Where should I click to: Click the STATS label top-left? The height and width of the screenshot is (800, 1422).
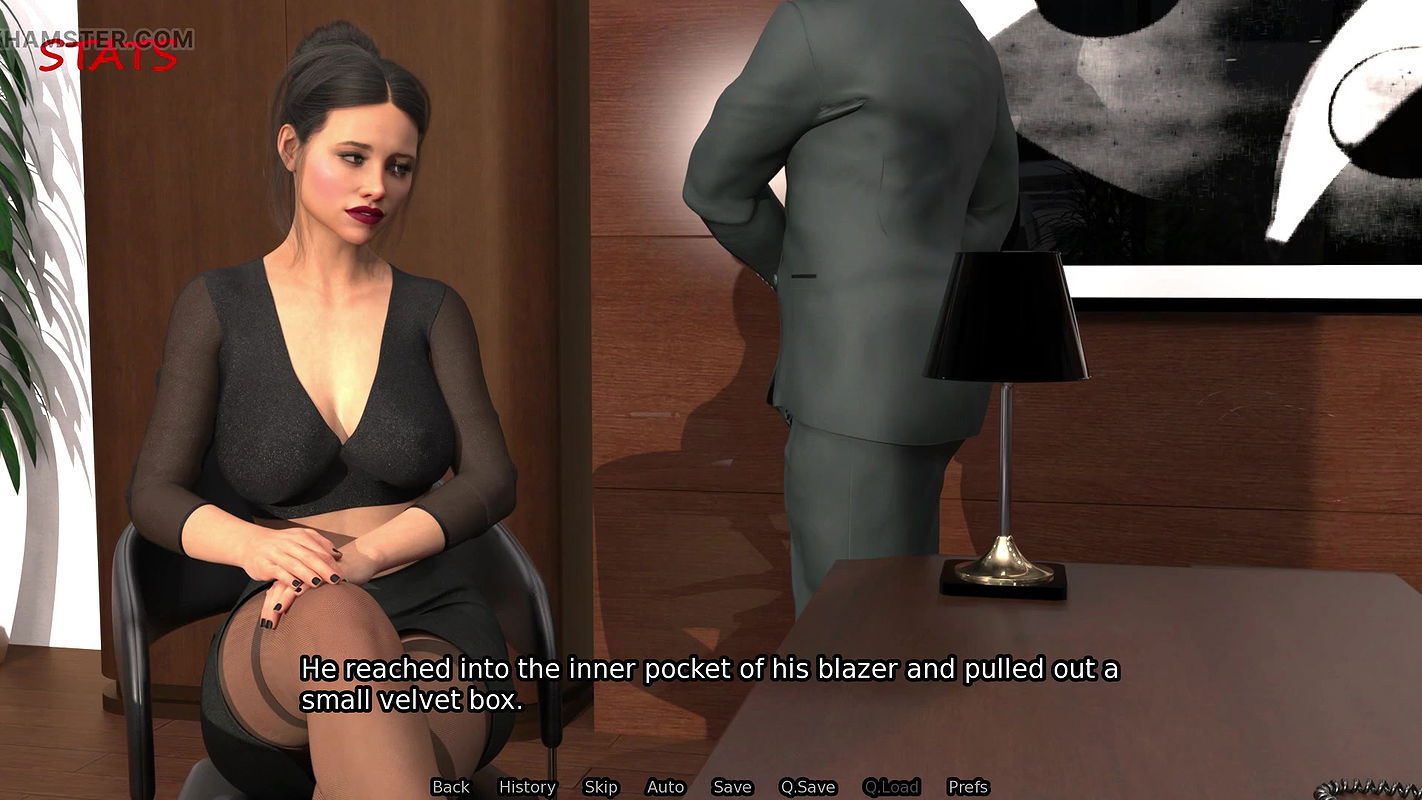click(x=107, y=55)
